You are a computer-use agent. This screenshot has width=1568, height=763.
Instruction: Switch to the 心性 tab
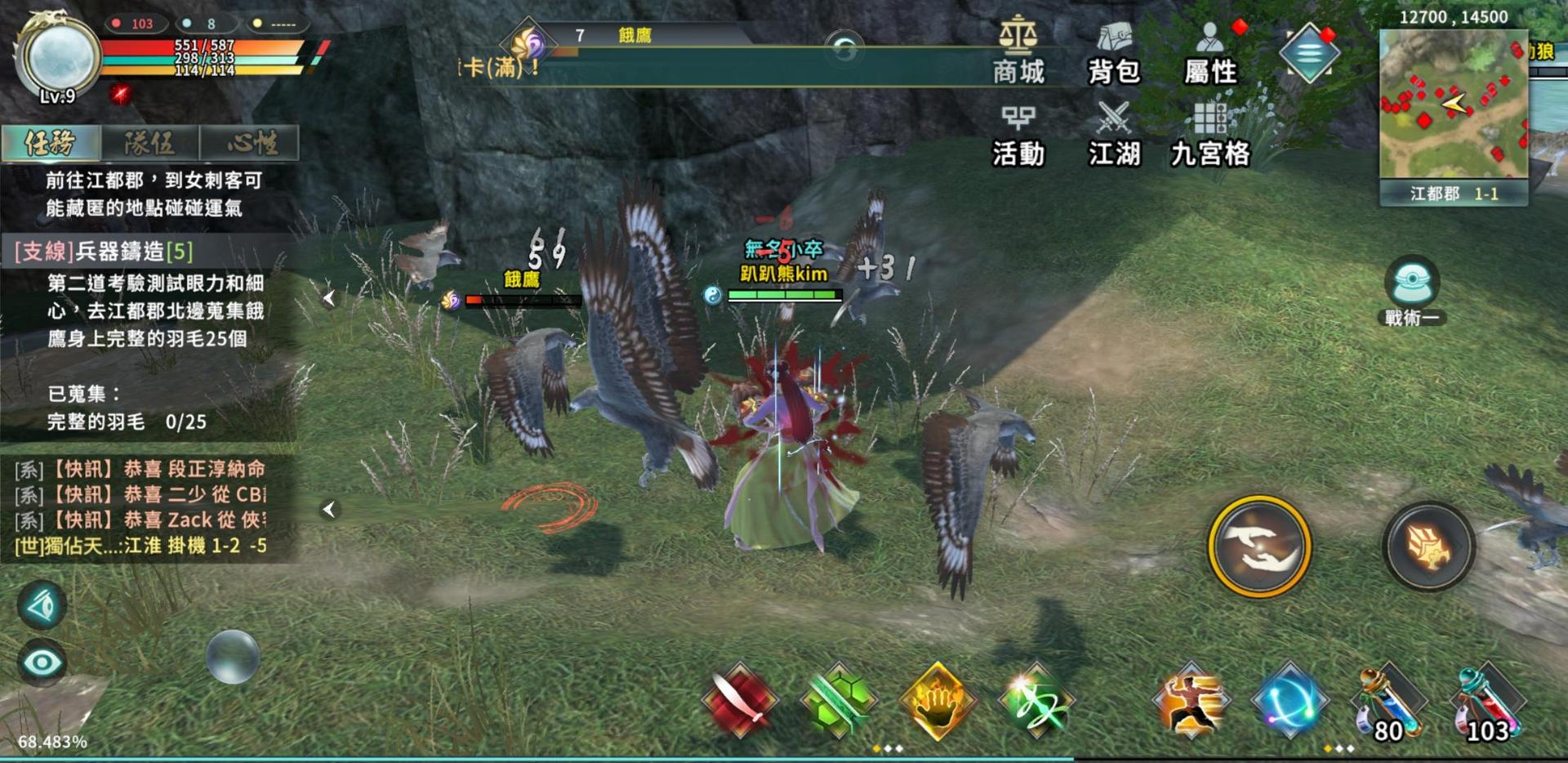coord(250,143)
